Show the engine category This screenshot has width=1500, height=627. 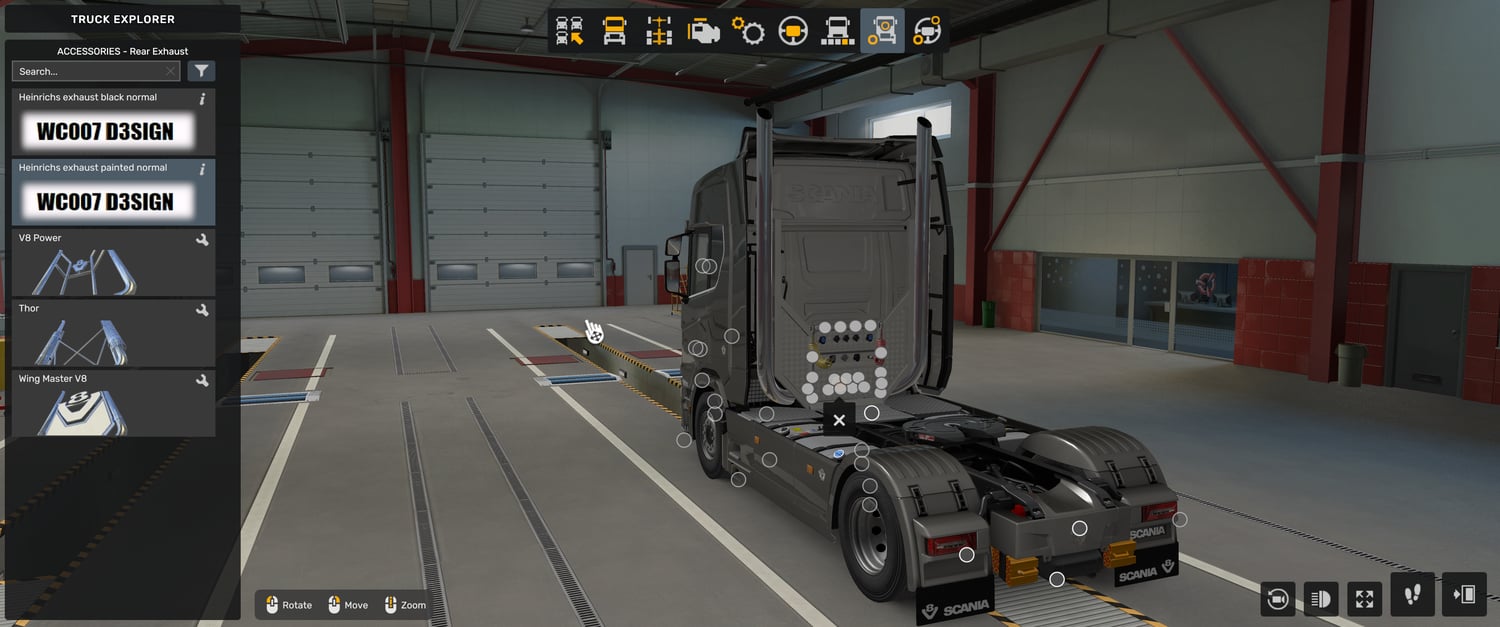[704, 31]
